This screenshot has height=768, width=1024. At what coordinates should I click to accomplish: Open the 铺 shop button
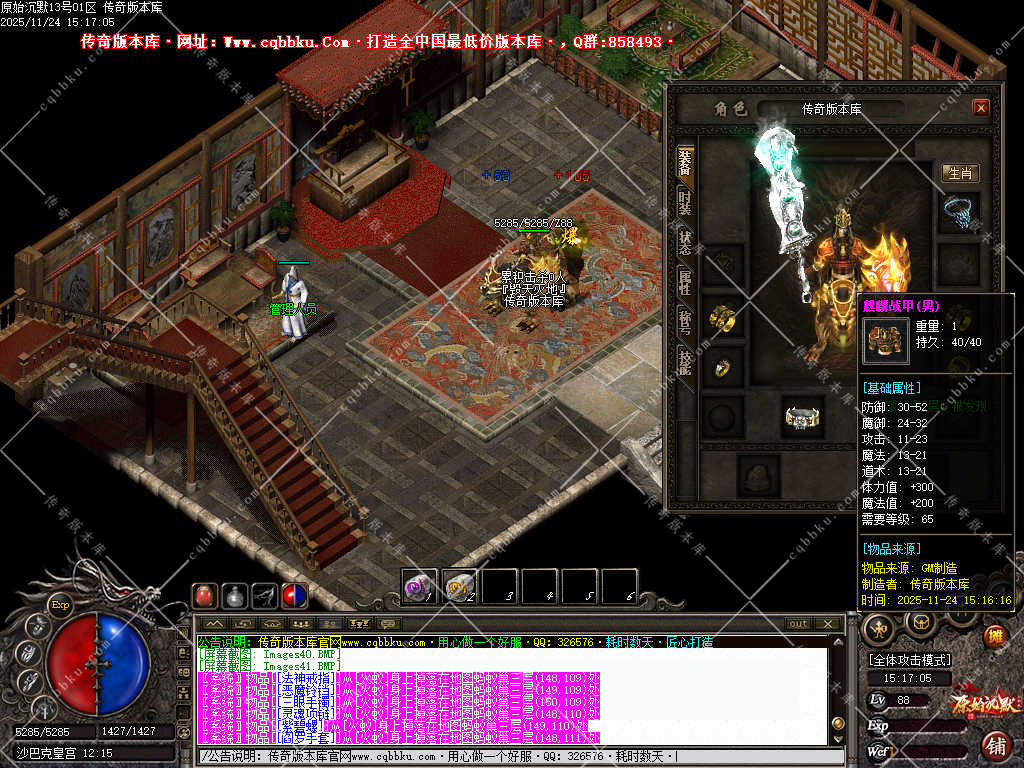996,746
